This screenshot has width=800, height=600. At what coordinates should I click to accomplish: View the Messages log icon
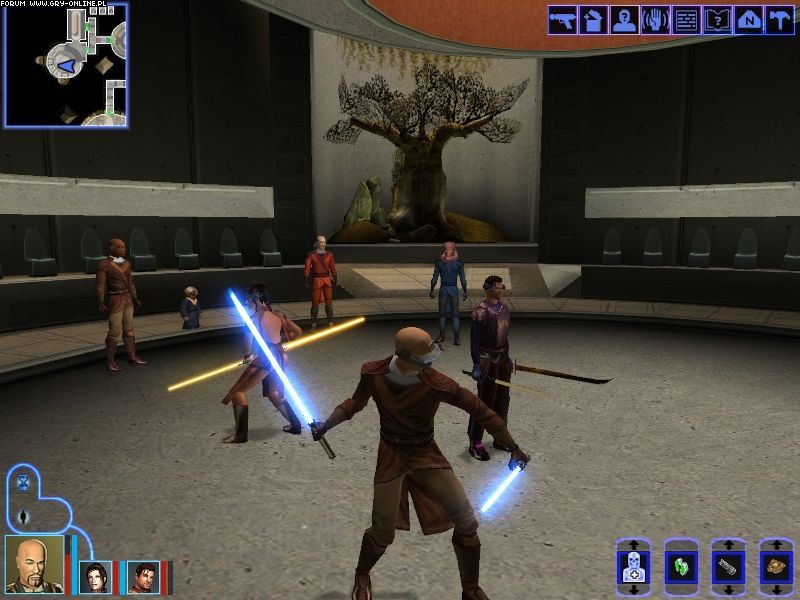pyautogui.click(x=686, y=20)
